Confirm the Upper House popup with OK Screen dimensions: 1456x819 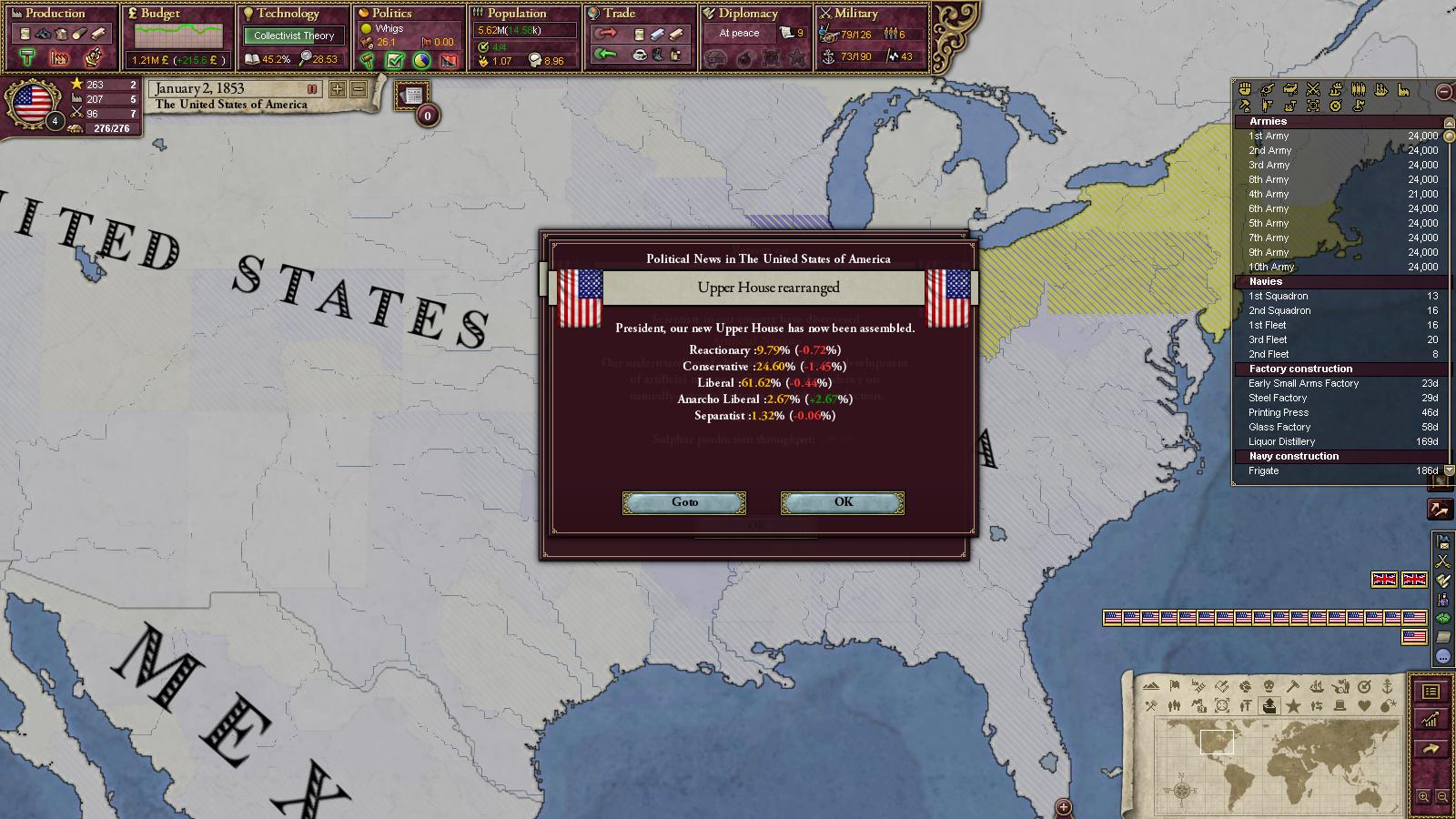[x=843, y=502]
